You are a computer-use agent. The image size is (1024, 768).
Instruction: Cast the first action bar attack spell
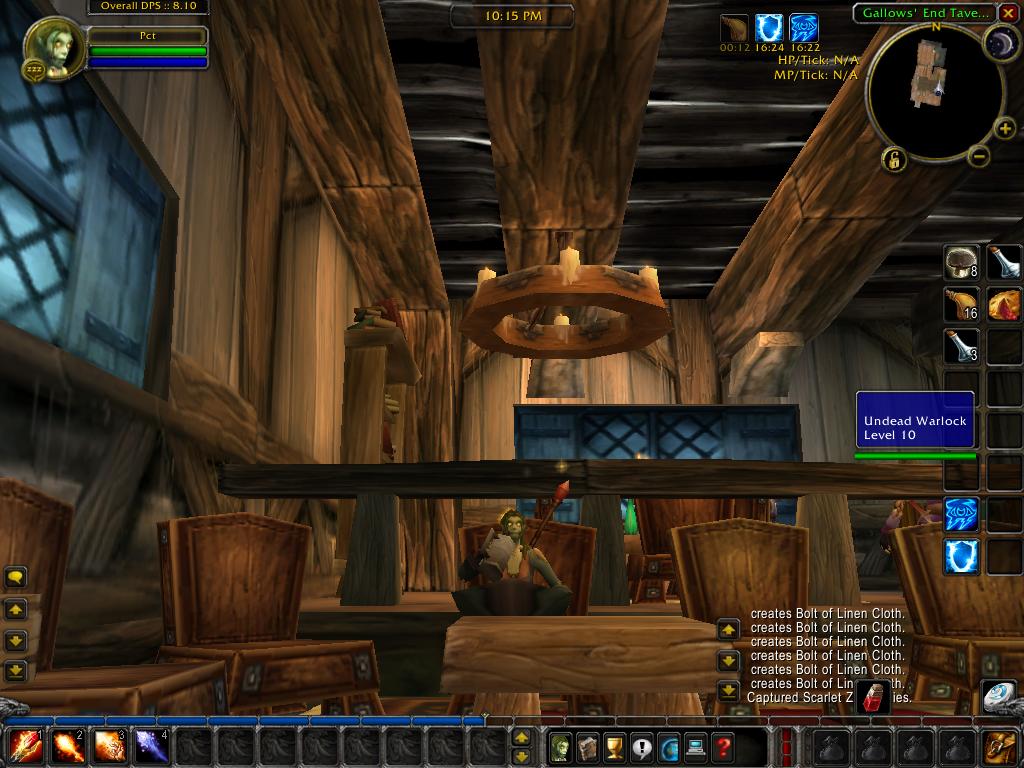click(26, 746)
